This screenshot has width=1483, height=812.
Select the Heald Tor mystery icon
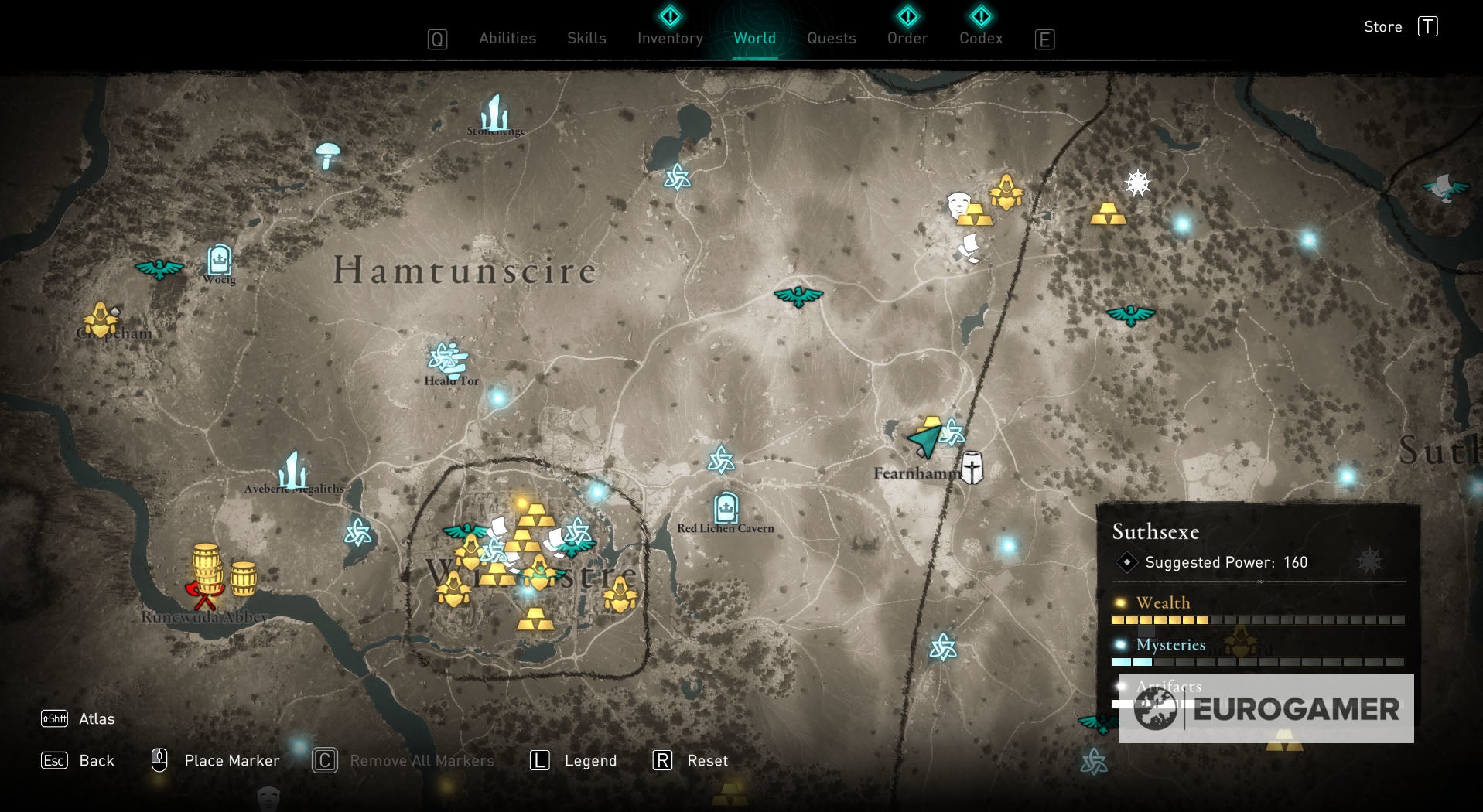447,357
